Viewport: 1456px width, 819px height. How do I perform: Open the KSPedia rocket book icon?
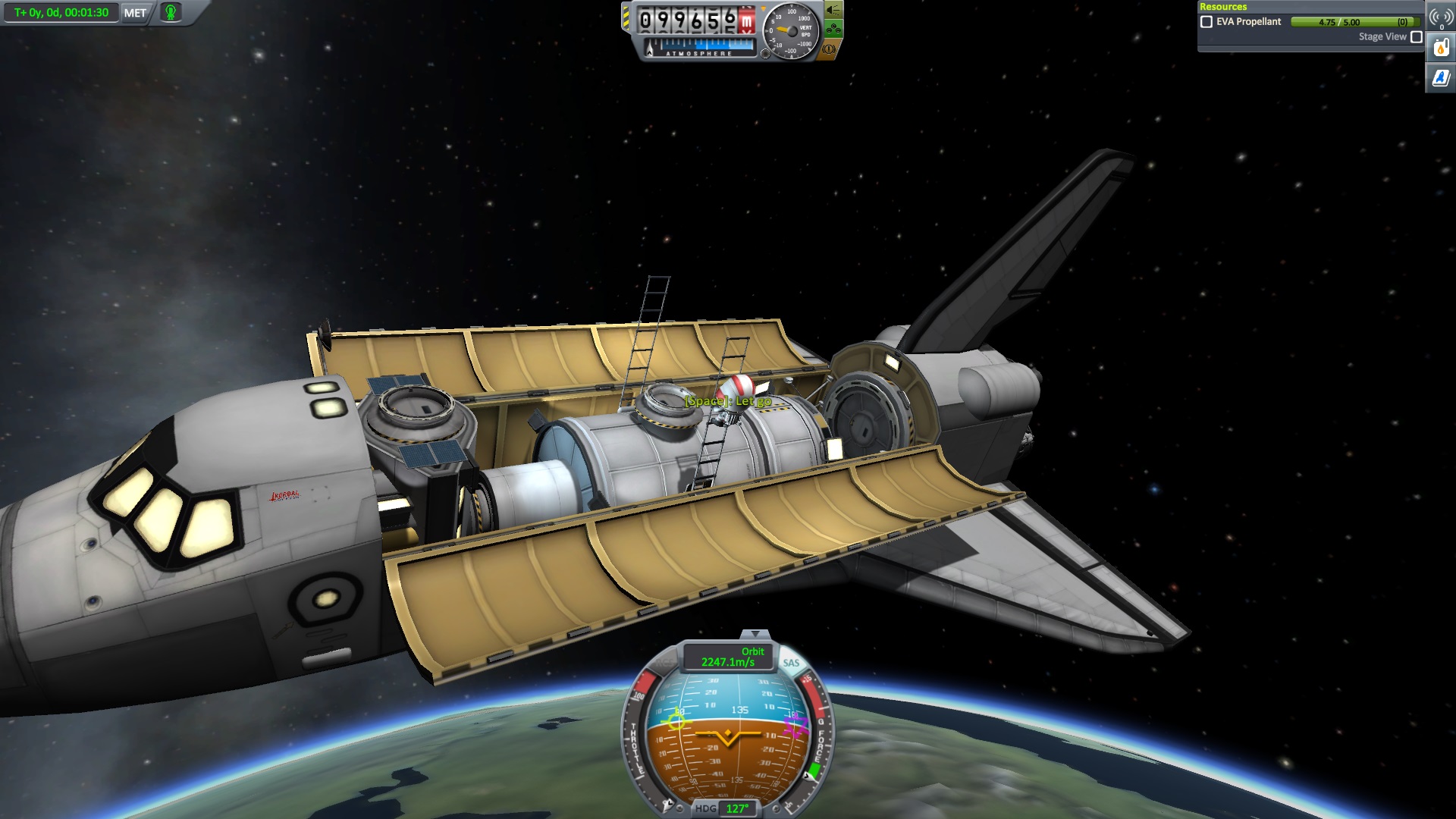click(1440, 77)
